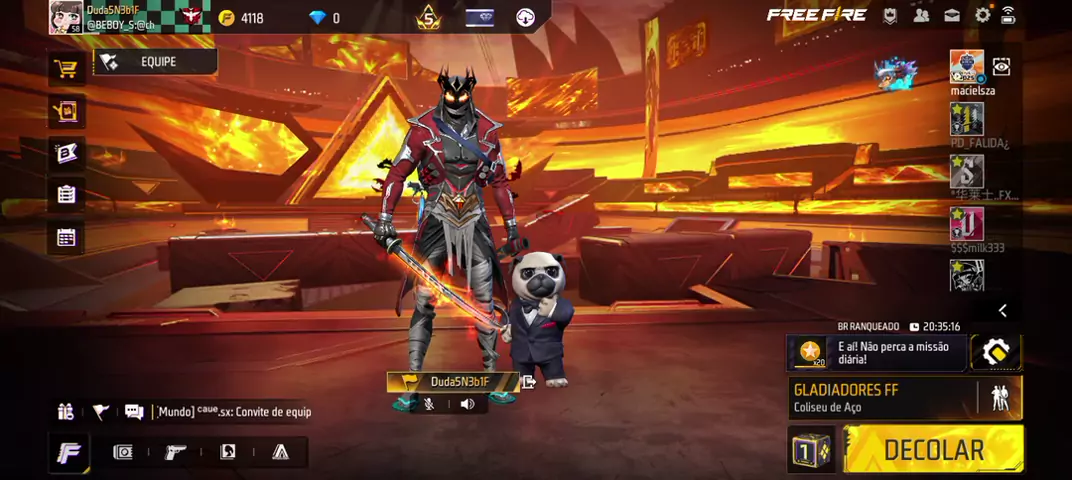1072x480 pixels.
Task: Open the settings gear in top bar
Action: coord(982,15)
